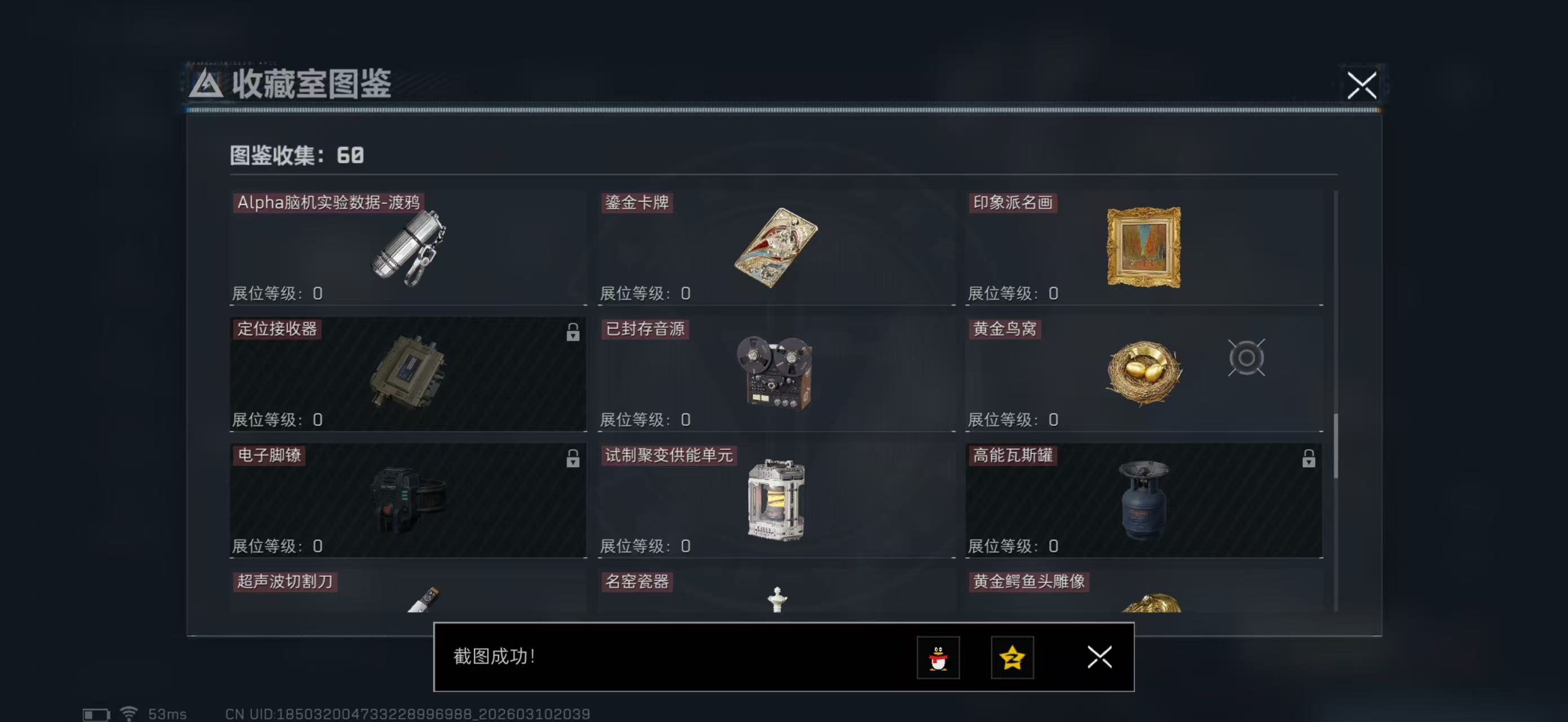Click the Qzone star share icon
The image size is (1568, 722).
pyautogui.click(x=1012, y=658)
